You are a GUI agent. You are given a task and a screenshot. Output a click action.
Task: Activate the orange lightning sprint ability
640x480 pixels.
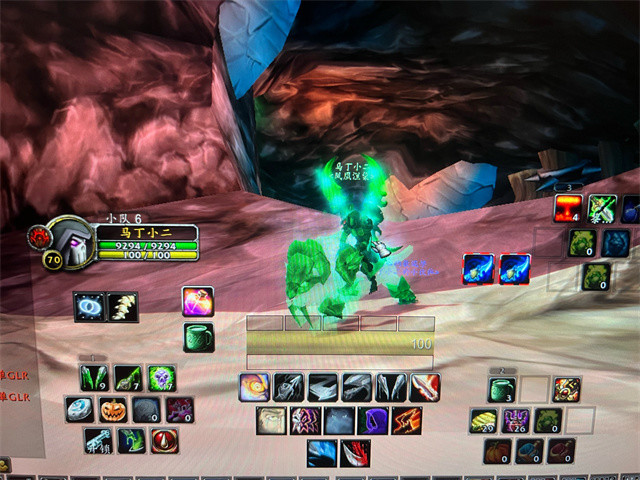pos(406,420)
